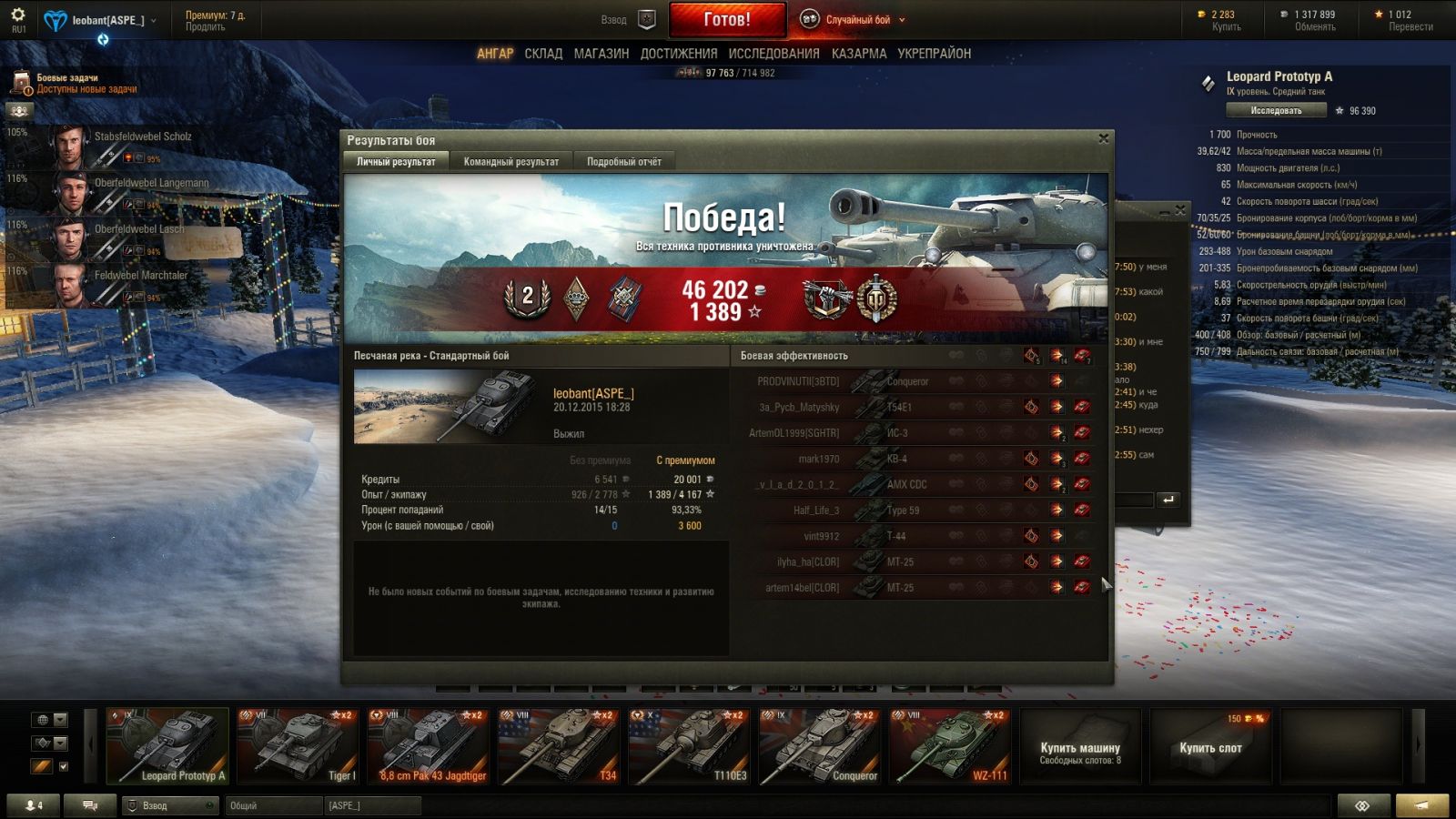The width and height of the screenshot is (1456, 819).
Task: Buy a new slot with Купить слот
Action: click(x=1210, y=747)
